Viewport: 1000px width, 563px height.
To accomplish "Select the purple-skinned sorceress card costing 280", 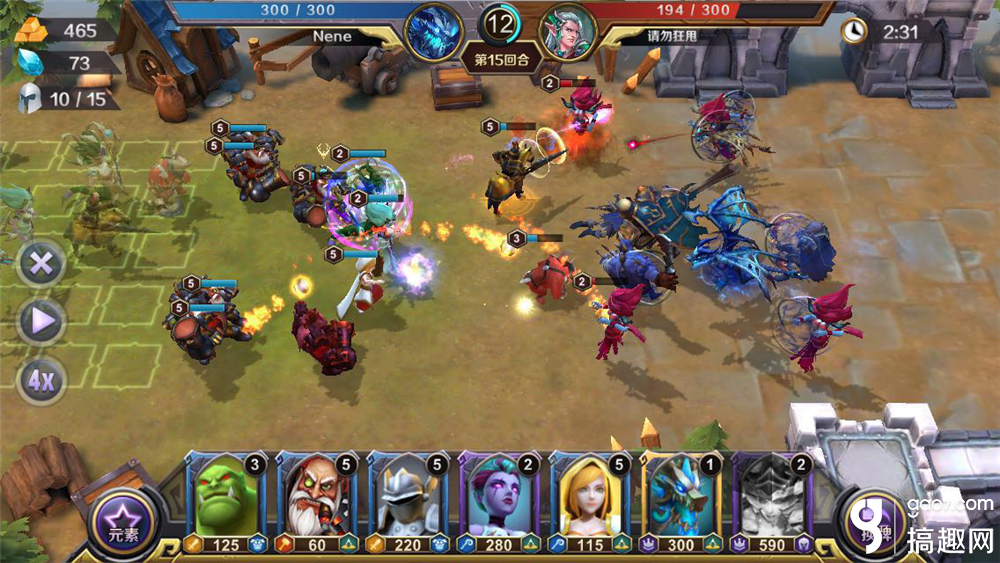I will pos(499,500).
